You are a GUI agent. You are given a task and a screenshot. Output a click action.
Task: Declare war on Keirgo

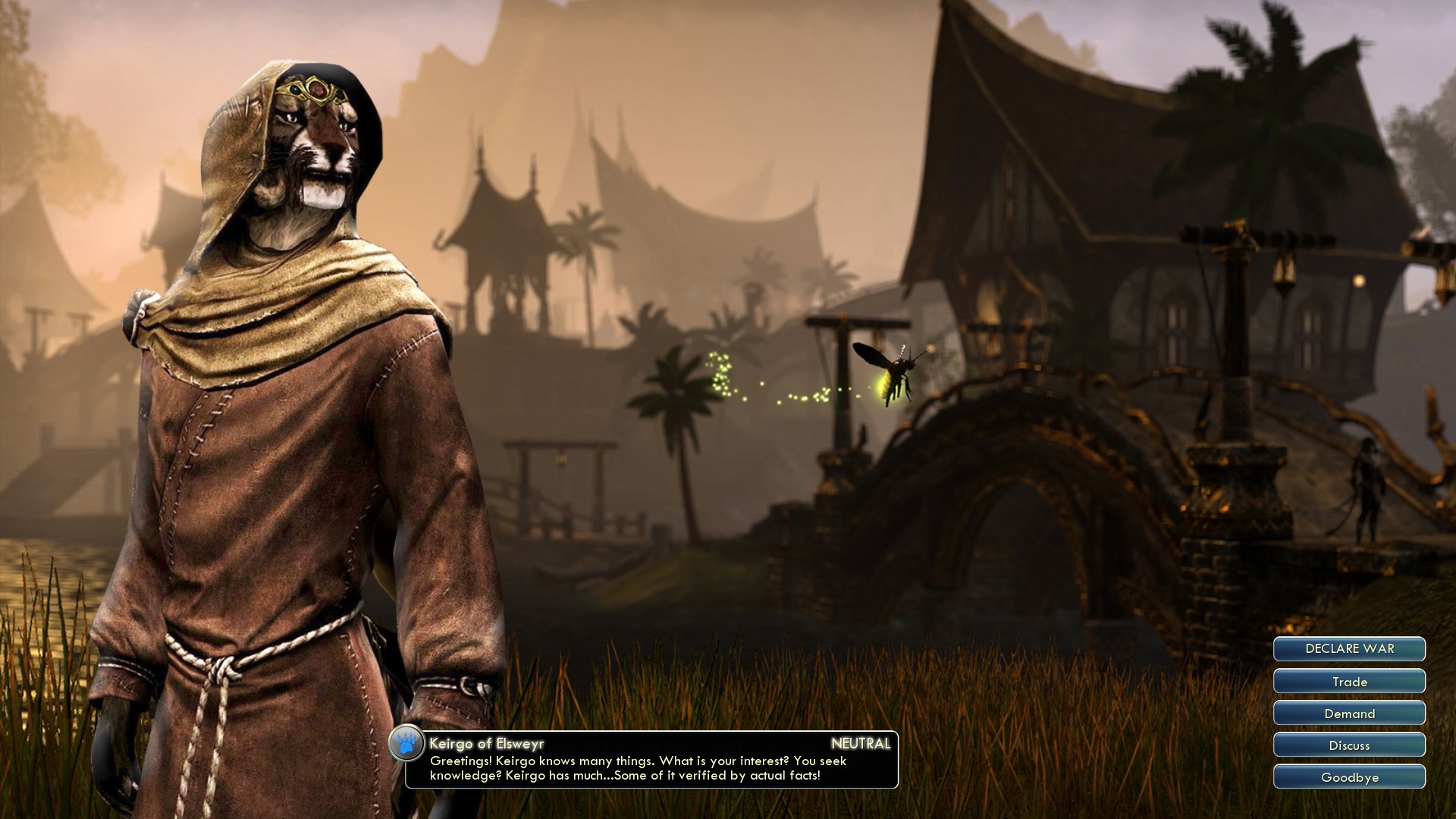[1349, 649]
